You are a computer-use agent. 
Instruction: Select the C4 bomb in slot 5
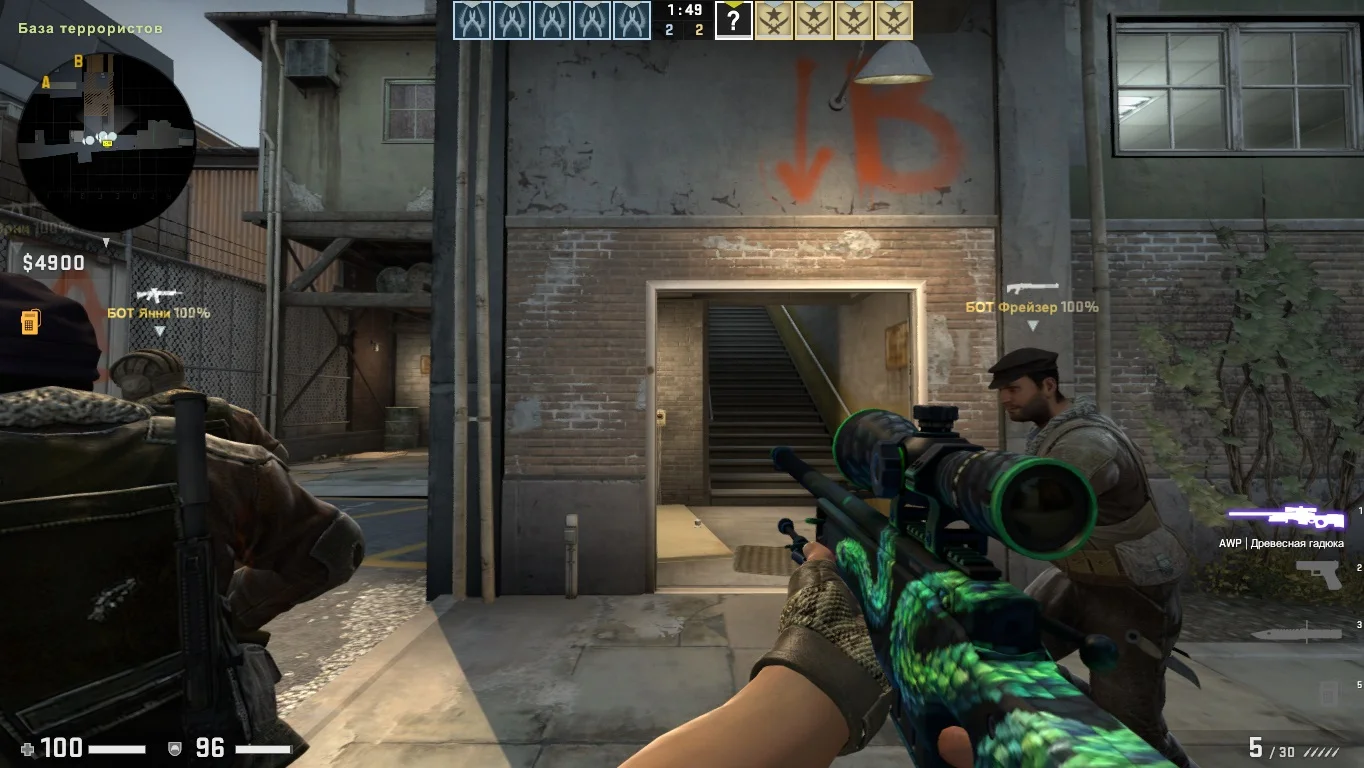point(1328,692)
